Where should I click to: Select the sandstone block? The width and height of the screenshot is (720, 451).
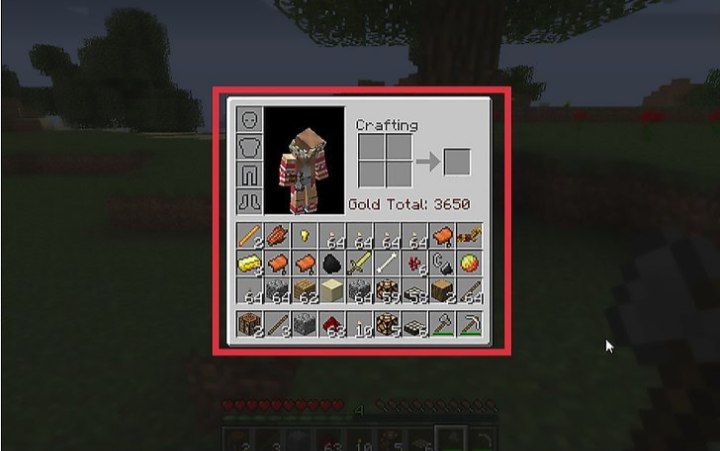pos(331,292)
